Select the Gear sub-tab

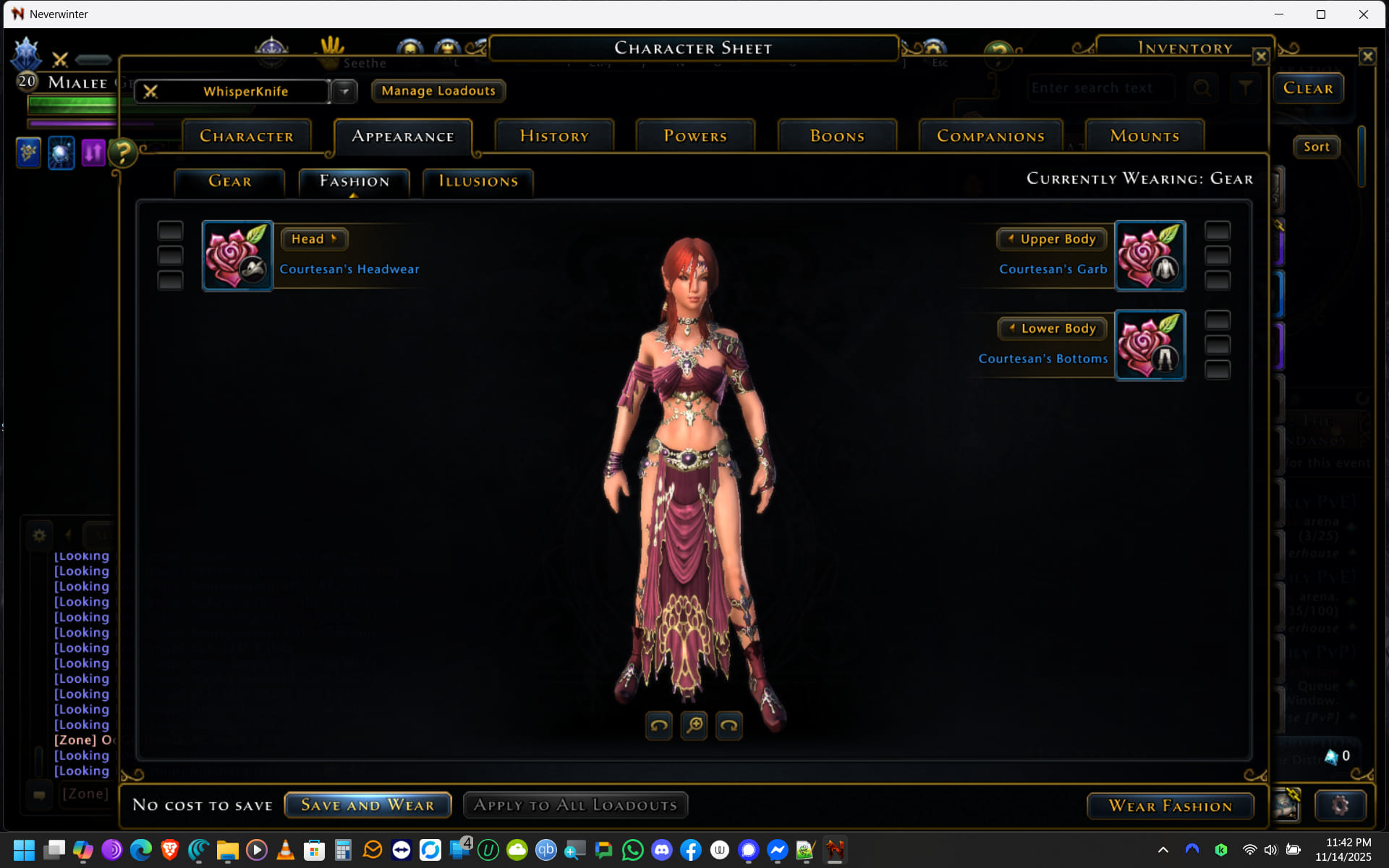(x=230, y=182)
